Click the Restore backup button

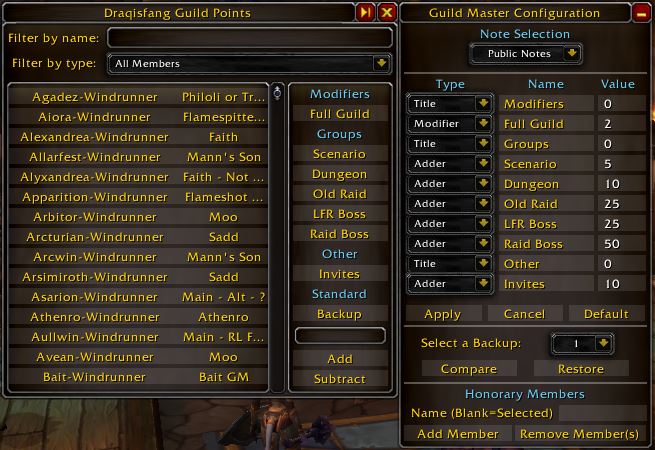[x=580, y=369]
